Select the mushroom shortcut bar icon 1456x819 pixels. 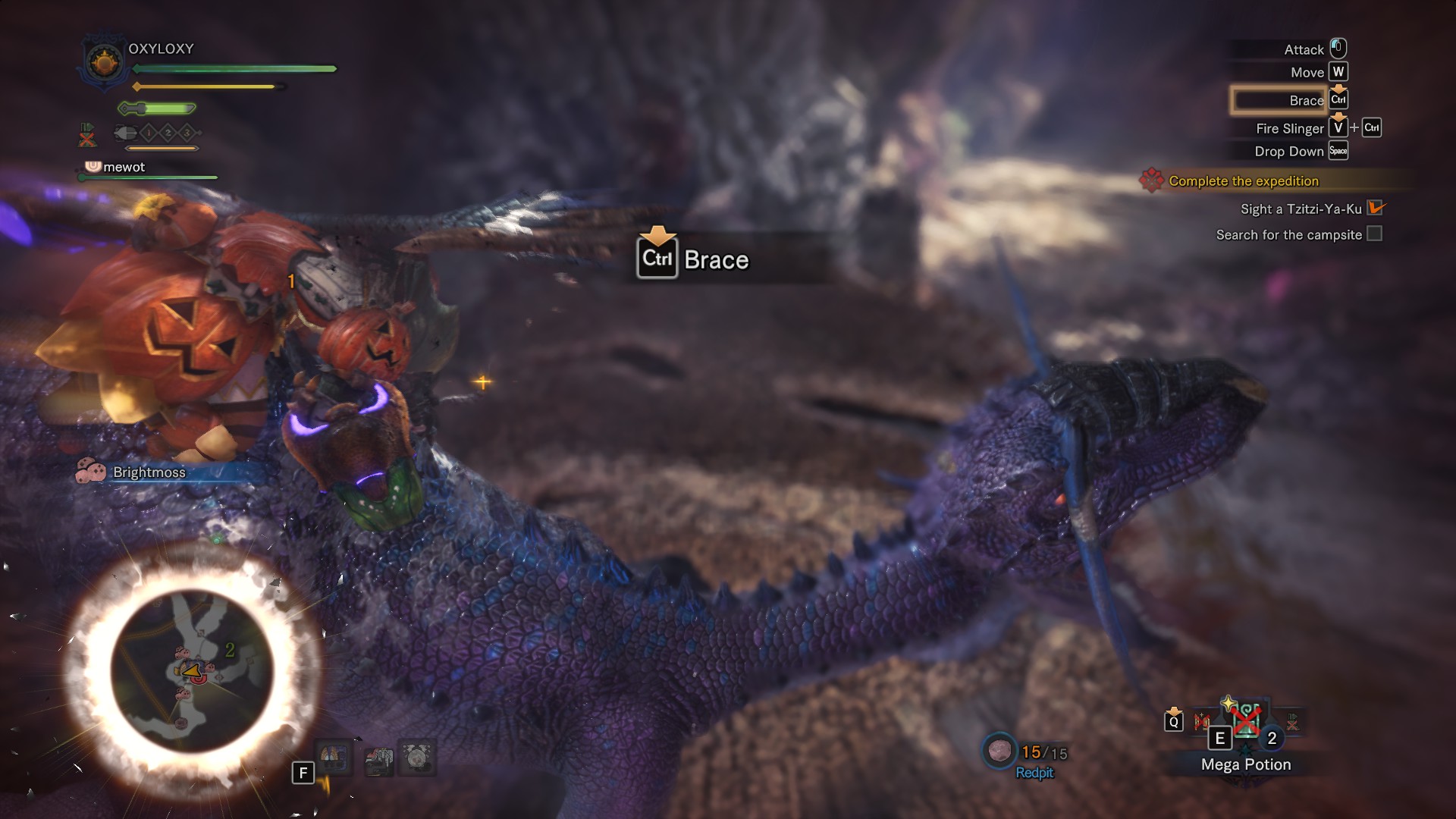click(334, 757)
